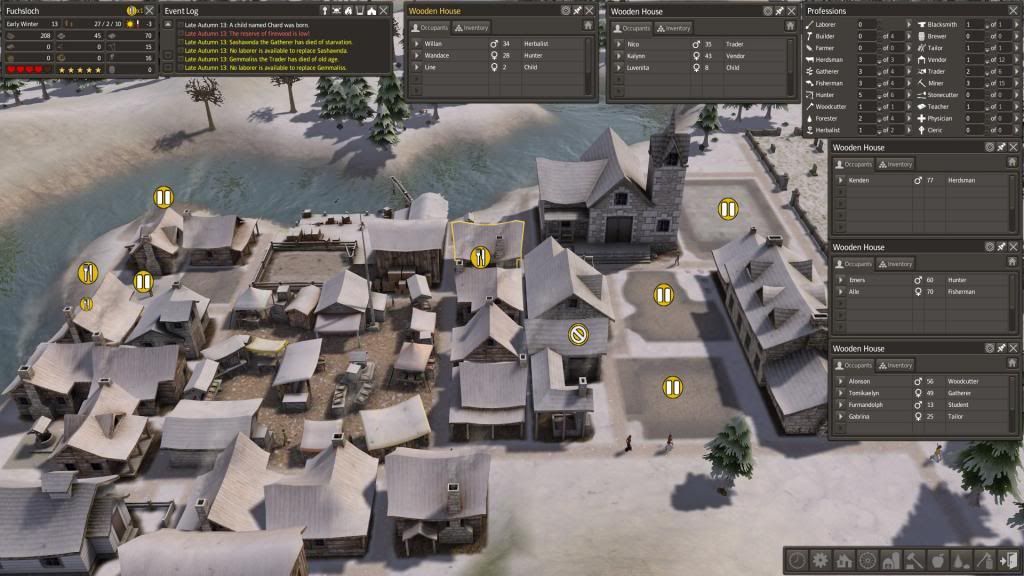Viewport: 1024px width, 576px height.
Task: Open the Inventory tab in Kenden's house window
Action: [894, 164]
